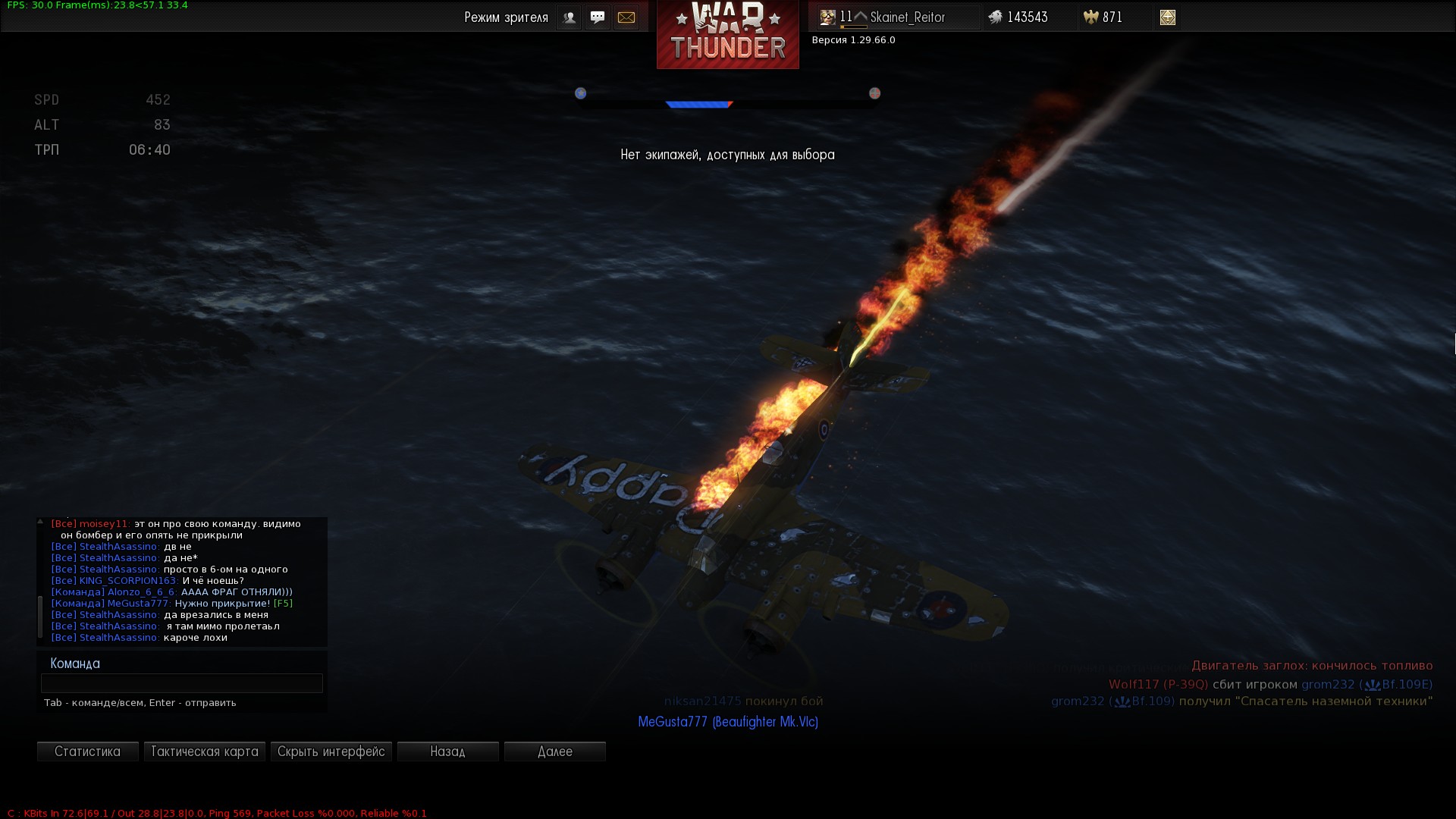Hide the interface with Скрыть интерфейс
Viewport: 1456px width, 819px height.
[331, 752]
